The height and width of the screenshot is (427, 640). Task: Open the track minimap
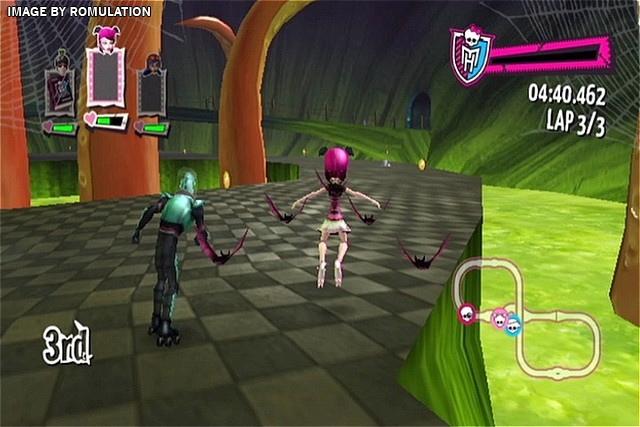tap(526, 318)
